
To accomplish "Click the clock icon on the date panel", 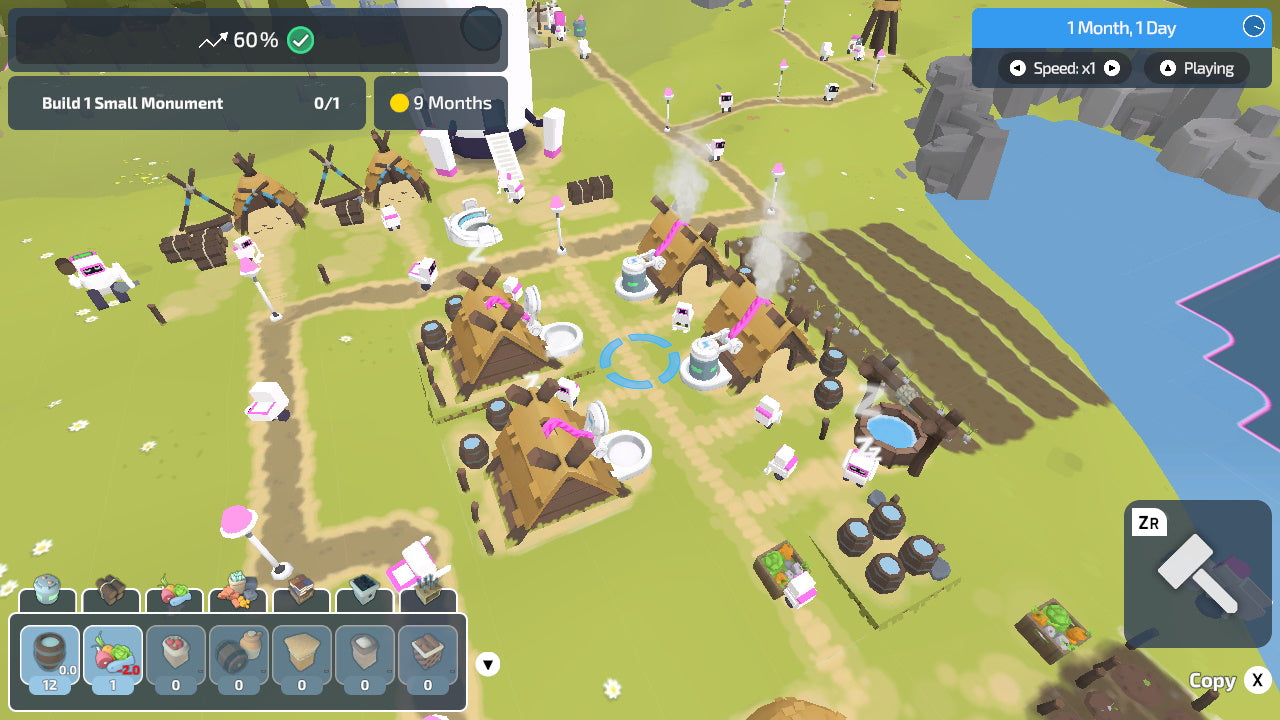I will 1253,28.
